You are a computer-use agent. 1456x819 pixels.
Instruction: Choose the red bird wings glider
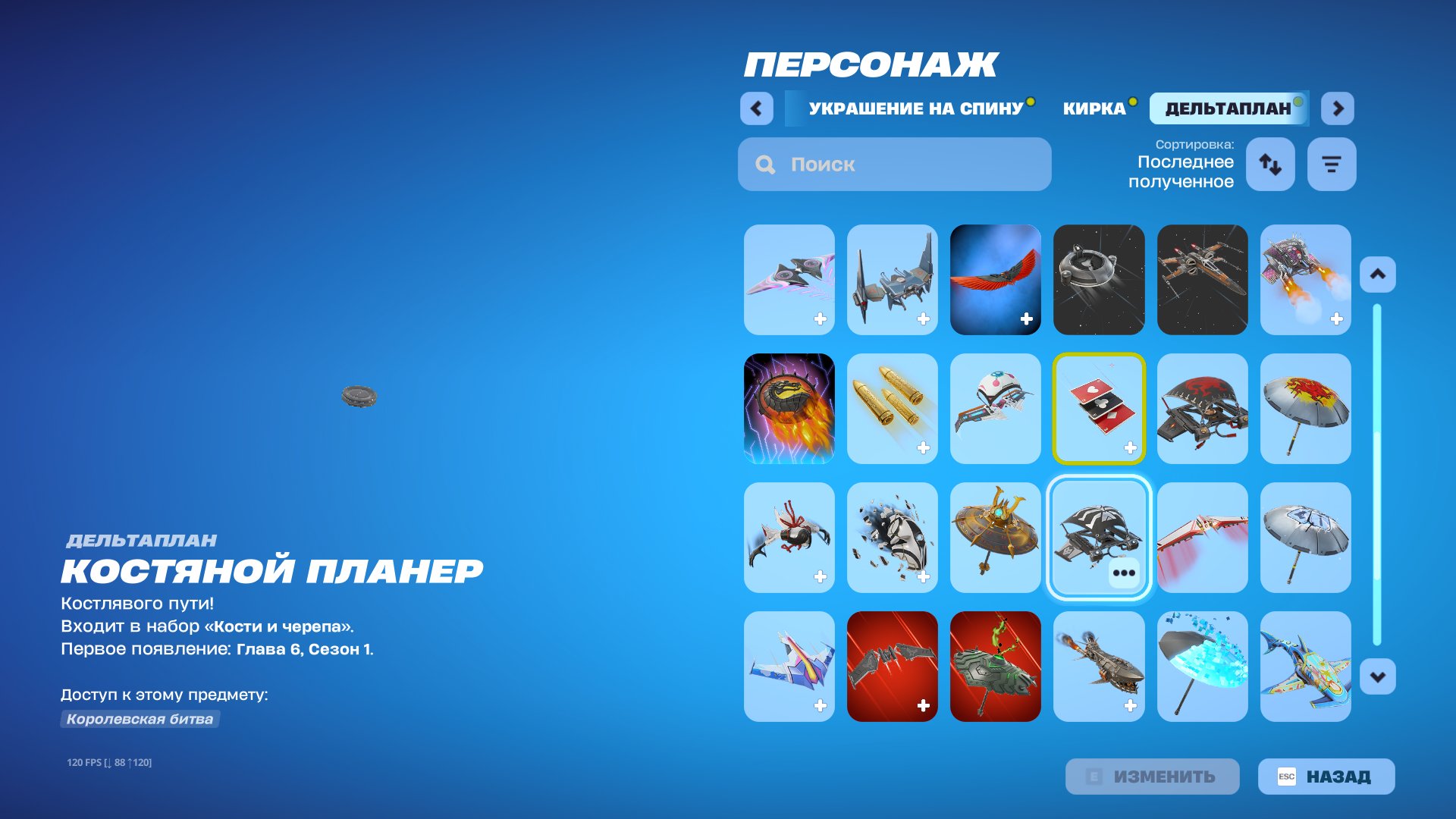pyautogui.click(x=995, y=280)
